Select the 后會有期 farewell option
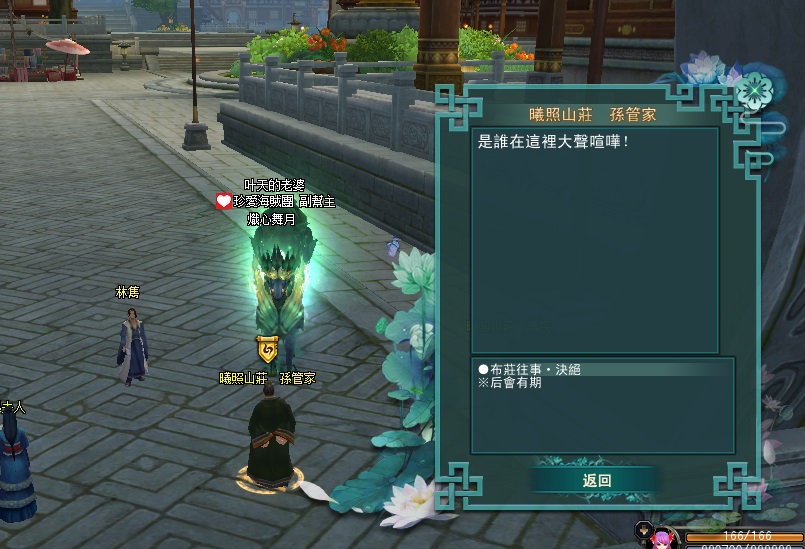Viewport: 805px width, 549px height. pos(515,383)
